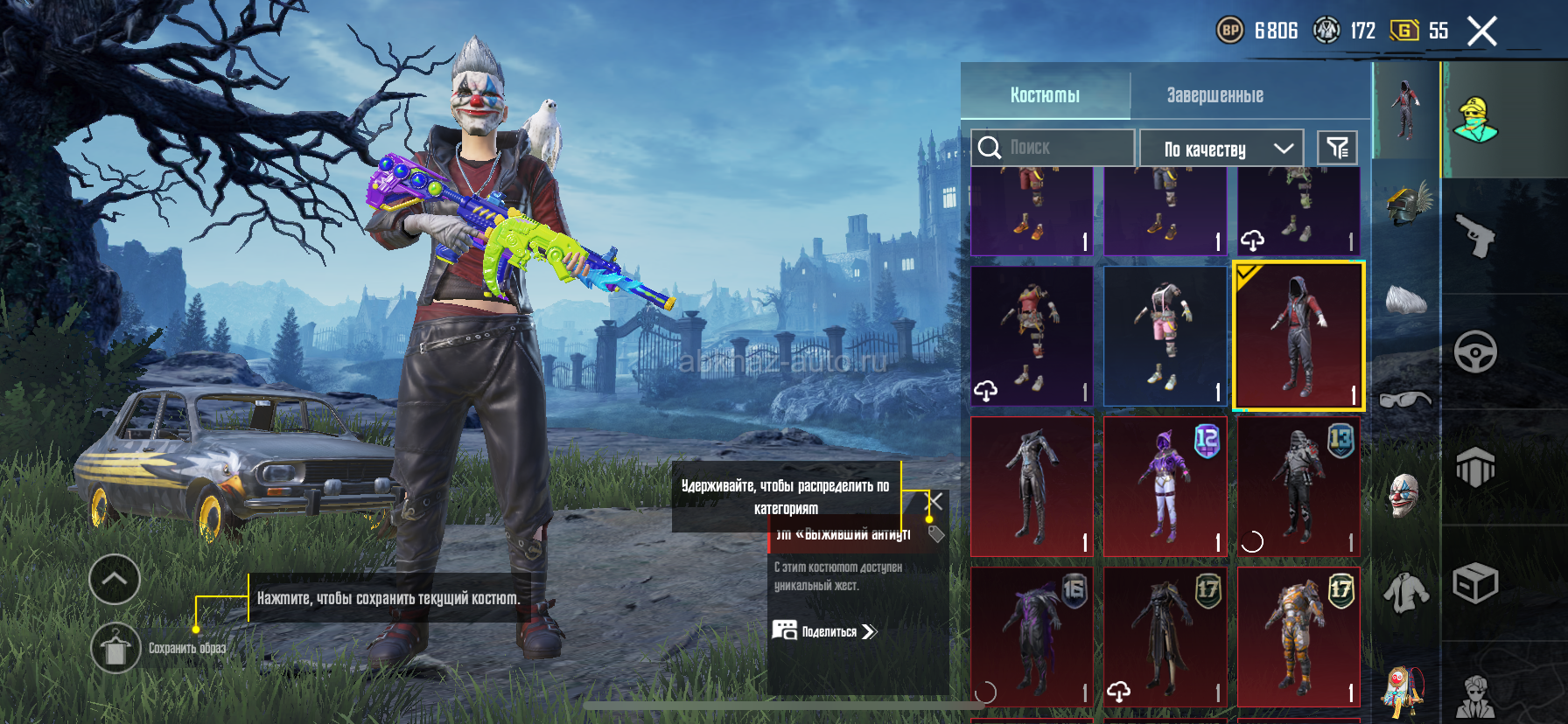Select the red hooded costume with checkmark

click(x=1298, y=337)
